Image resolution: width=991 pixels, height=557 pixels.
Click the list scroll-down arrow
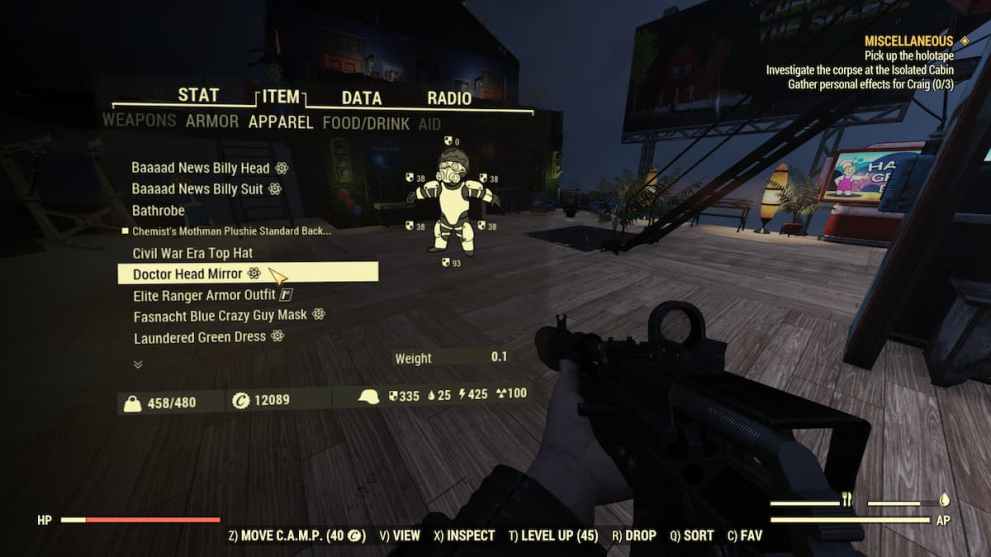click(x=138, y=364)
